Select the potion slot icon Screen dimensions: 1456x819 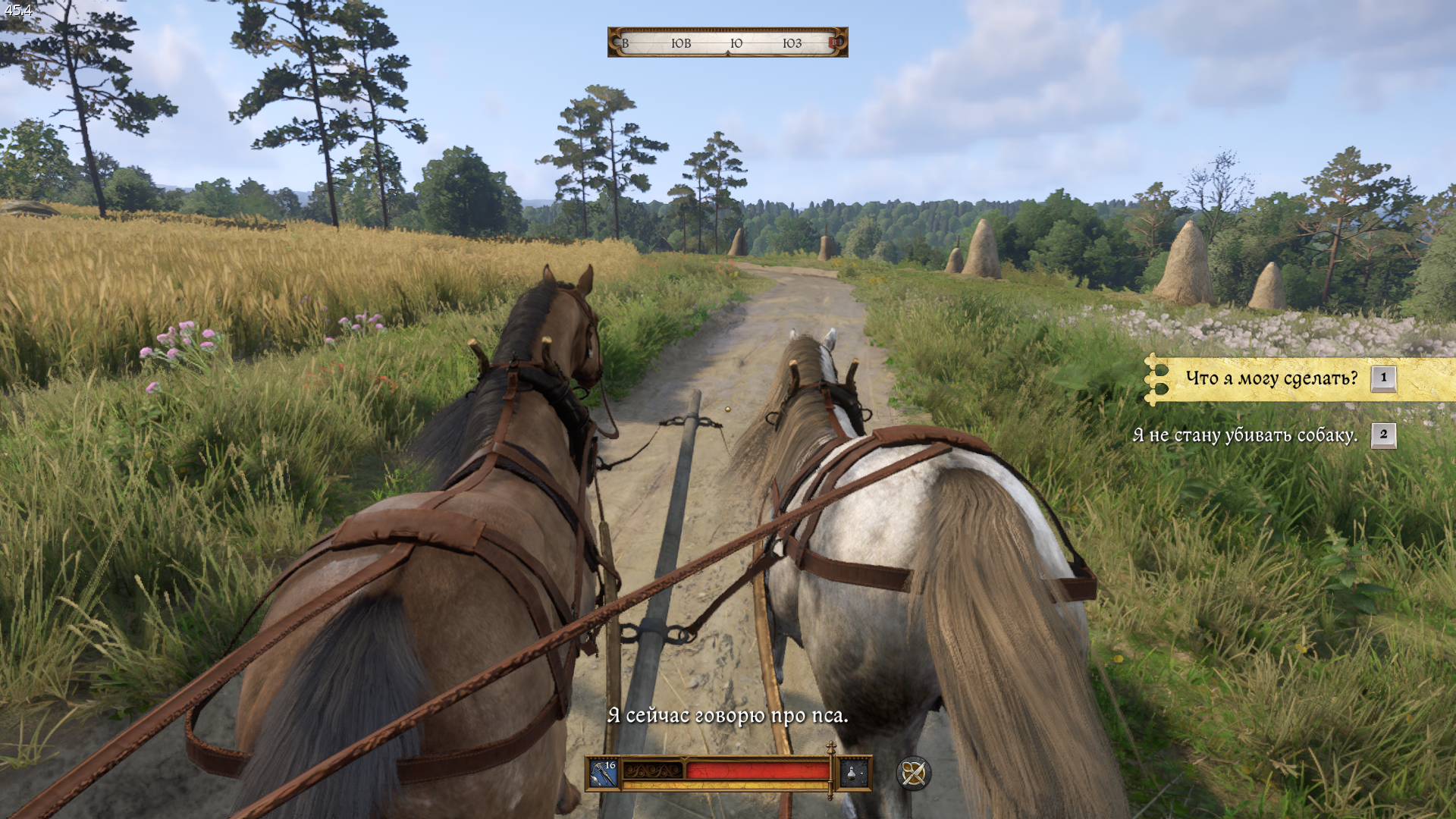point(853,773)
